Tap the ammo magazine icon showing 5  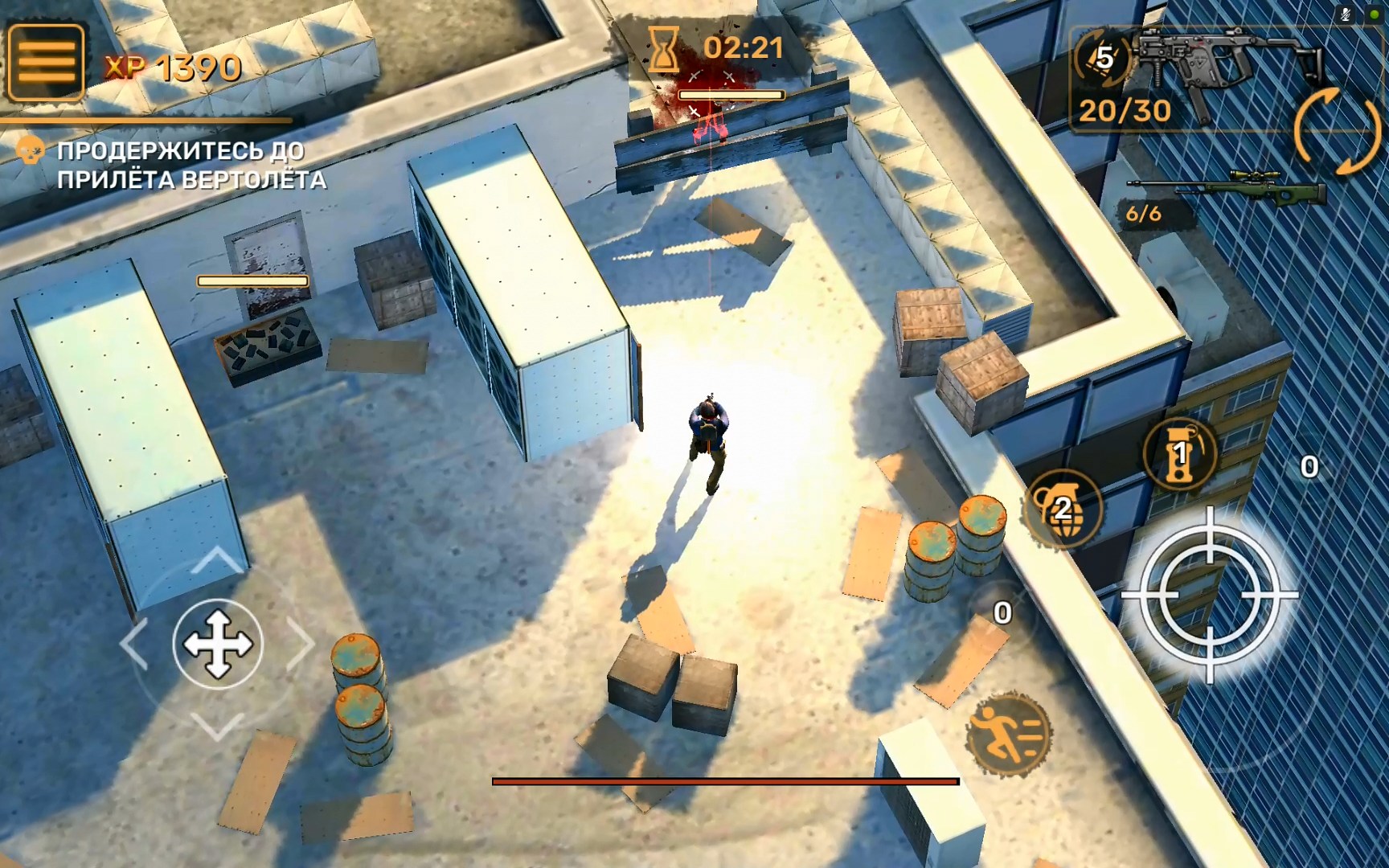(x=1103, y=58)
